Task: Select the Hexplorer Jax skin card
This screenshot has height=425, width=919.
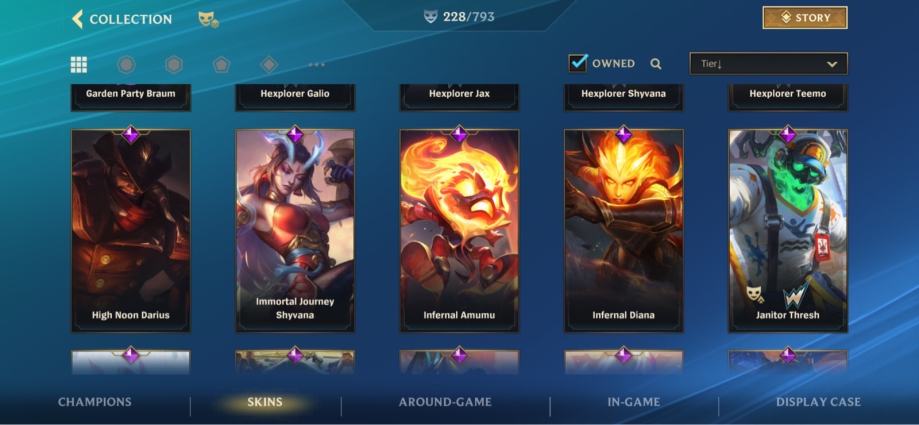Action: coord(459,96)
